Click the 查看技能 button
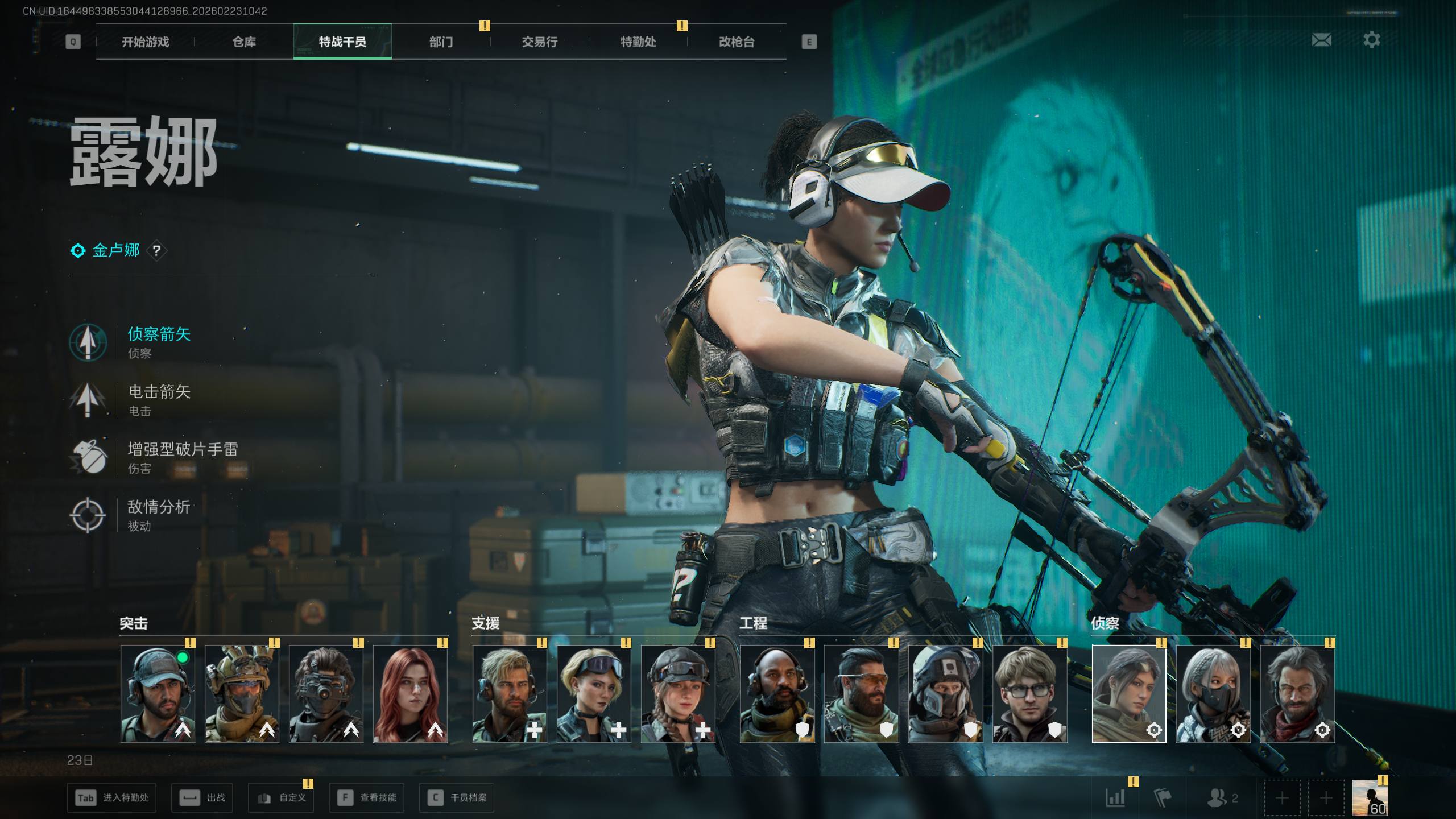The height and width of the screenshot is (819, 1456). coord(367,798)
